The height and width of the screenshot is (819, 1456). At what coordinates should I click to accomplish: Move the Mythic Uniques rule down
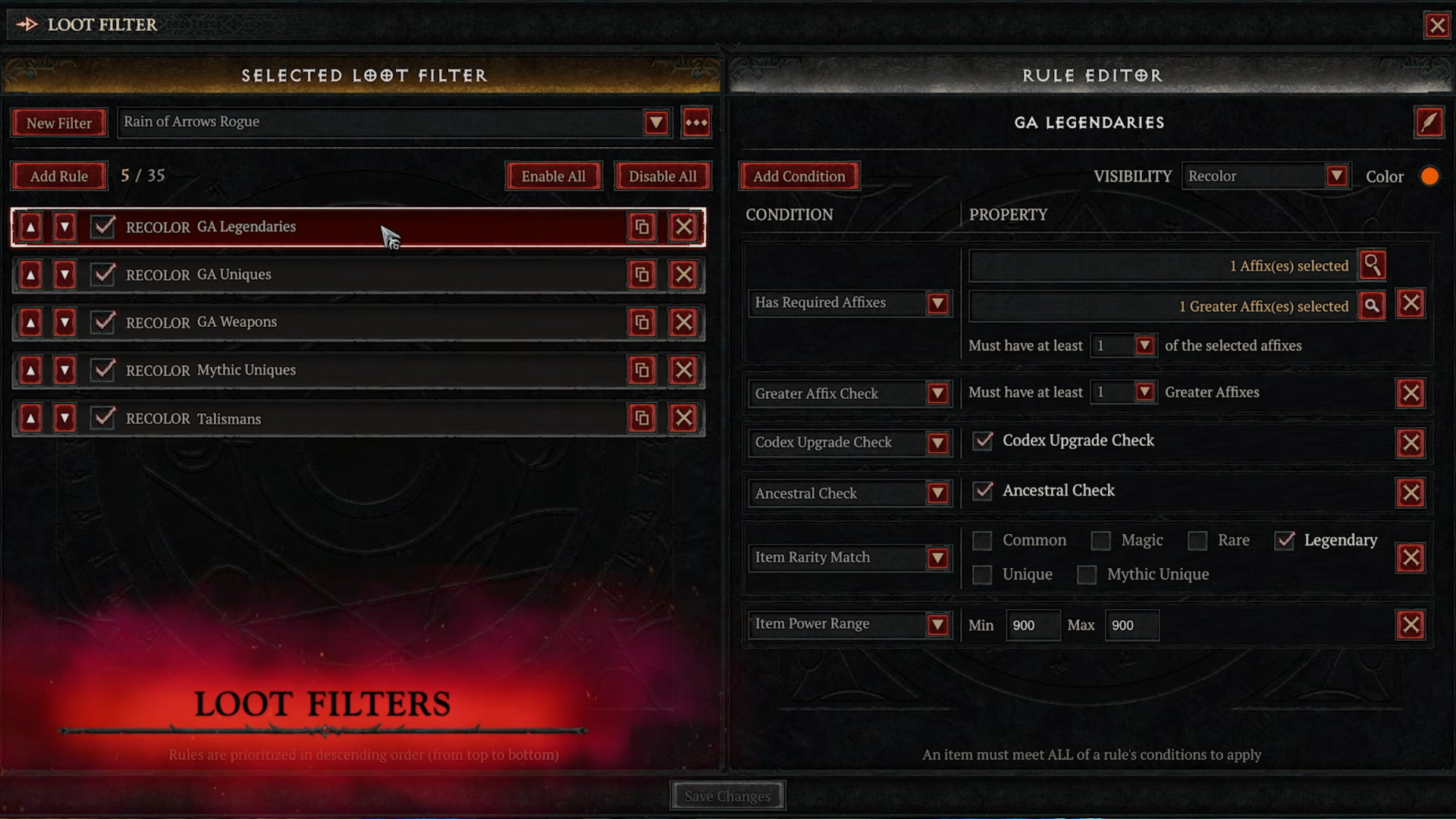(x=64, y=370)
